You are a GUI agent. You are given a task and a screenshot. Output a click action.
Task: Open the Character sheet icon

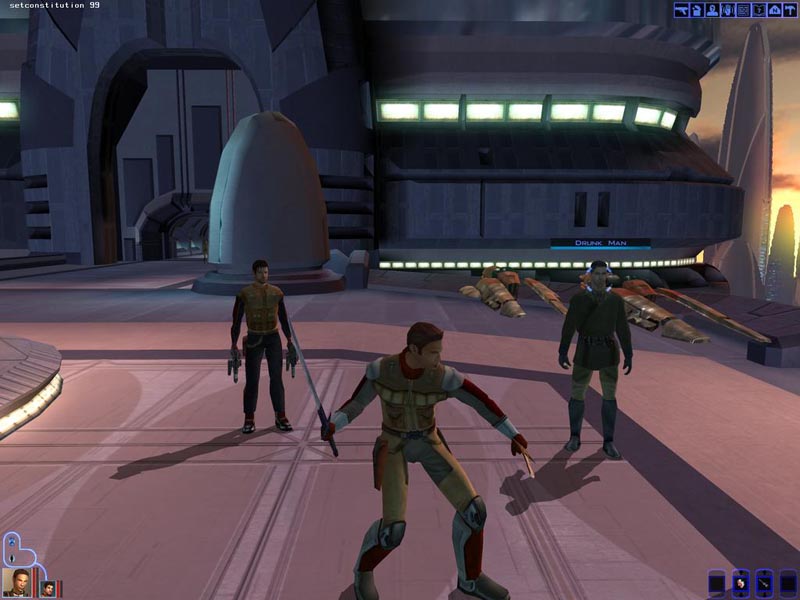pyautogui.click(x=713, y=10)
